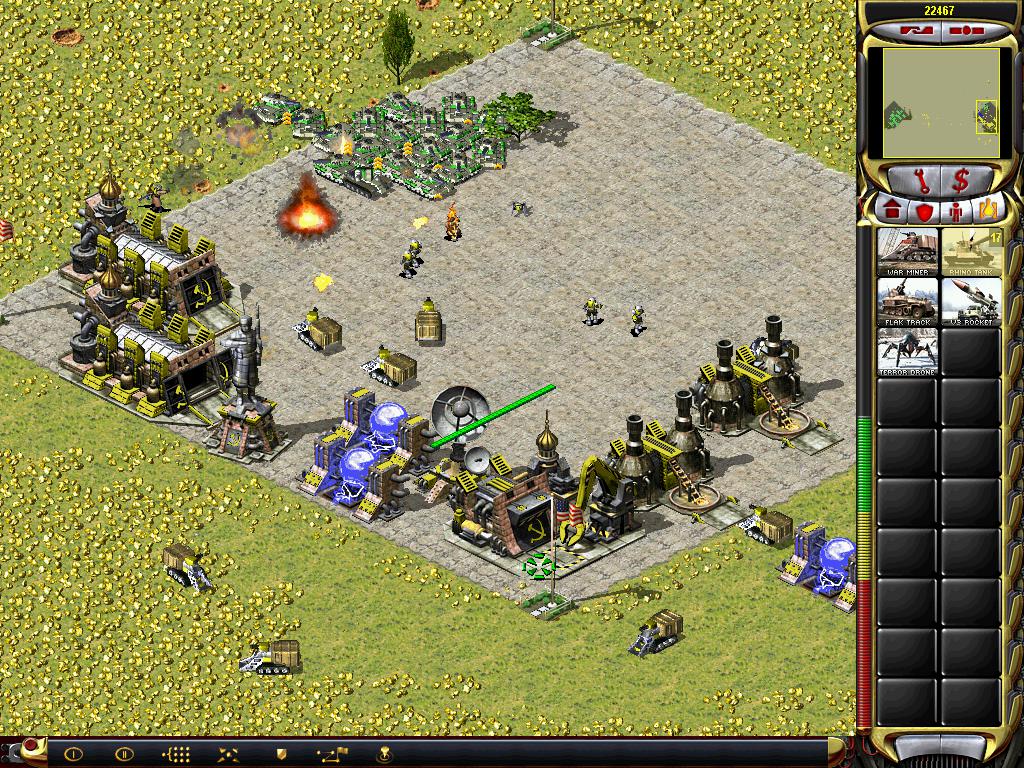Queue a Terror Drone
Image resolution: width=1024 pixels, height=768 pixels.
pyautogui.click(x=908, y=352)
